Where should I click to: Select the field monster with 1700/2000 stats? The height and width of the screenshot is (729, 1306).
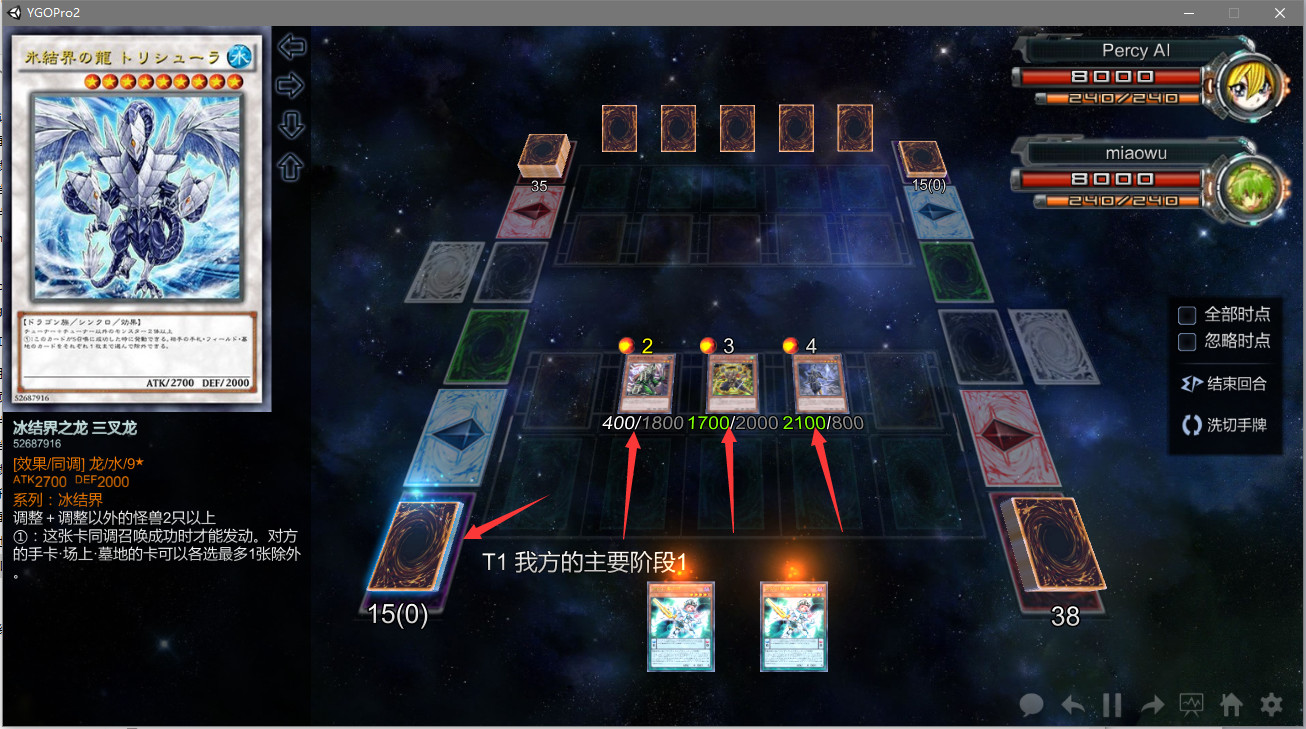(x=729, y=384)
